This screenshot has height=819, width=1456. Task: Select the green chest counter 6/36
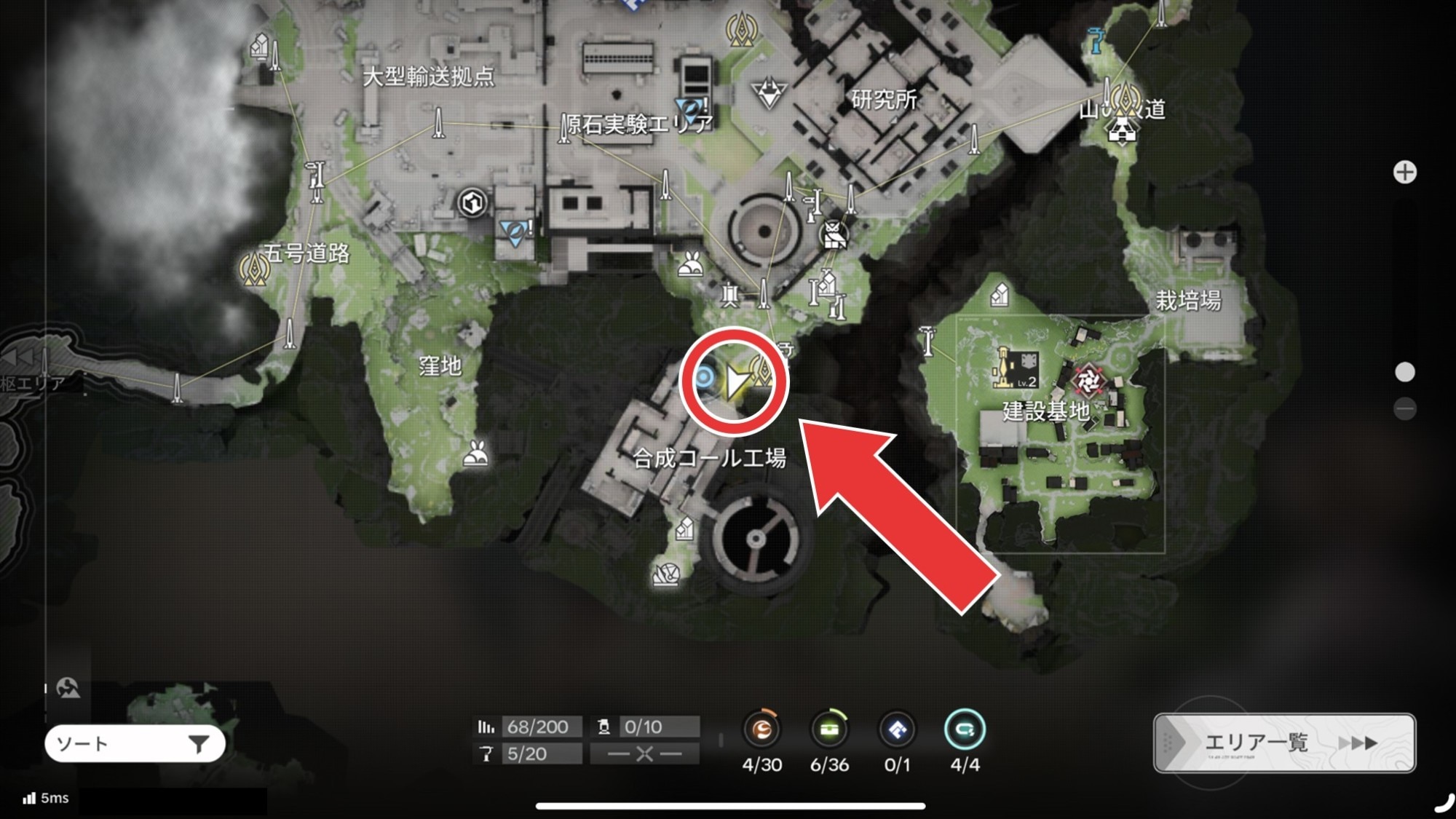pos(829,729)
